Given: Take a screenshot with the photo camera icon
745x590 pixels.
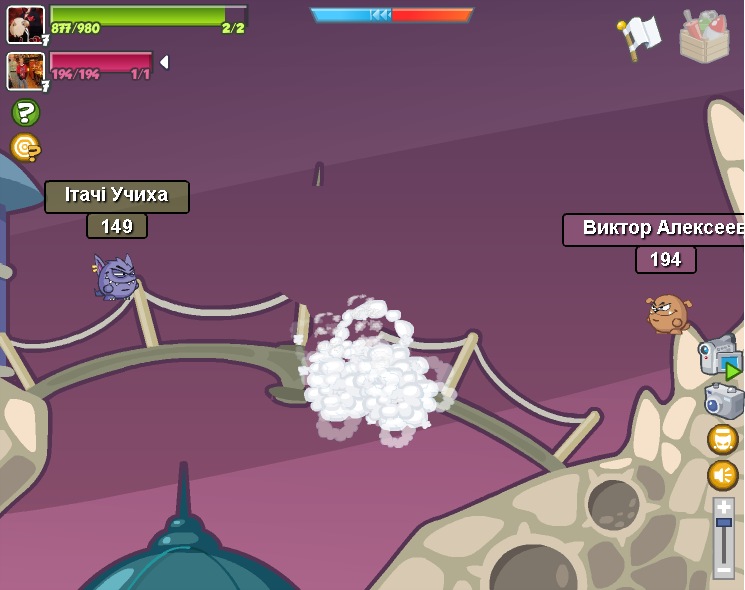Looking at the screenshot, I should click(x=723, y=400).
